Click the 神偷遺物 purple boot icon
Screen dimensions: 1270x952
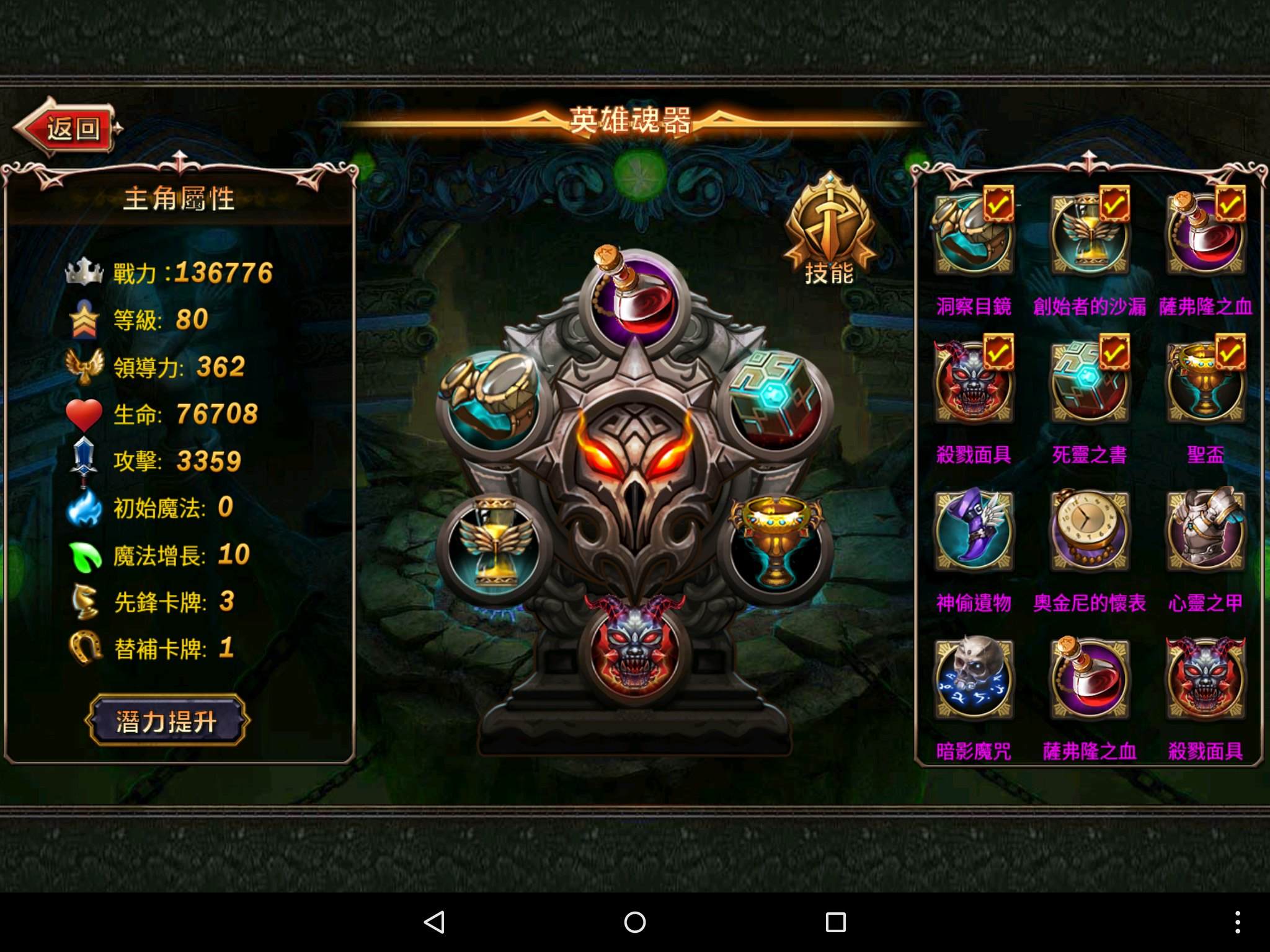(974, 530)
